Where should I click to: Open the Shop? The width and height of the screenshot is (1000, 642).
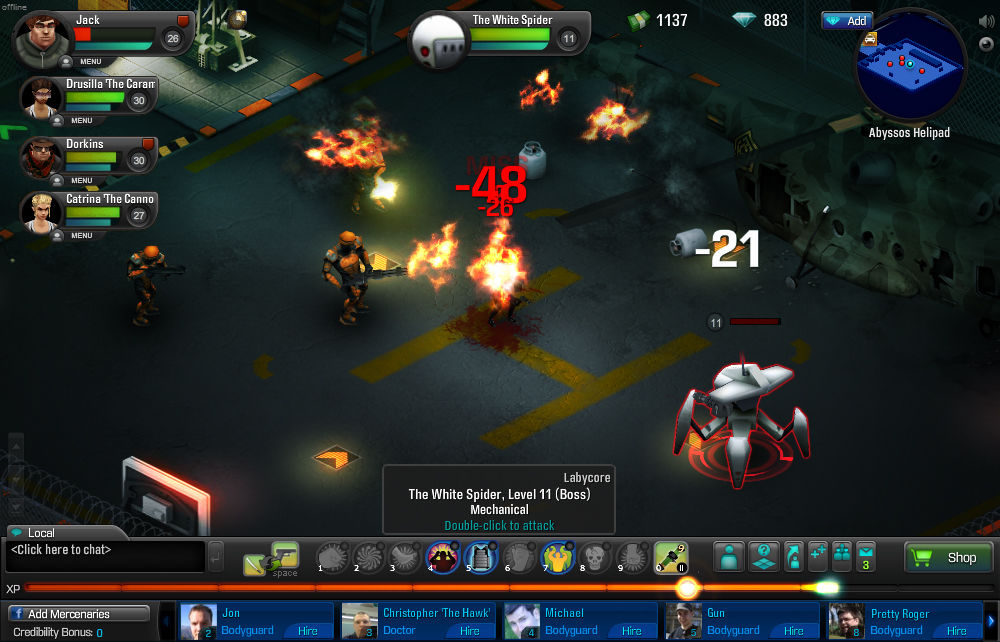(x=949, y=557)
